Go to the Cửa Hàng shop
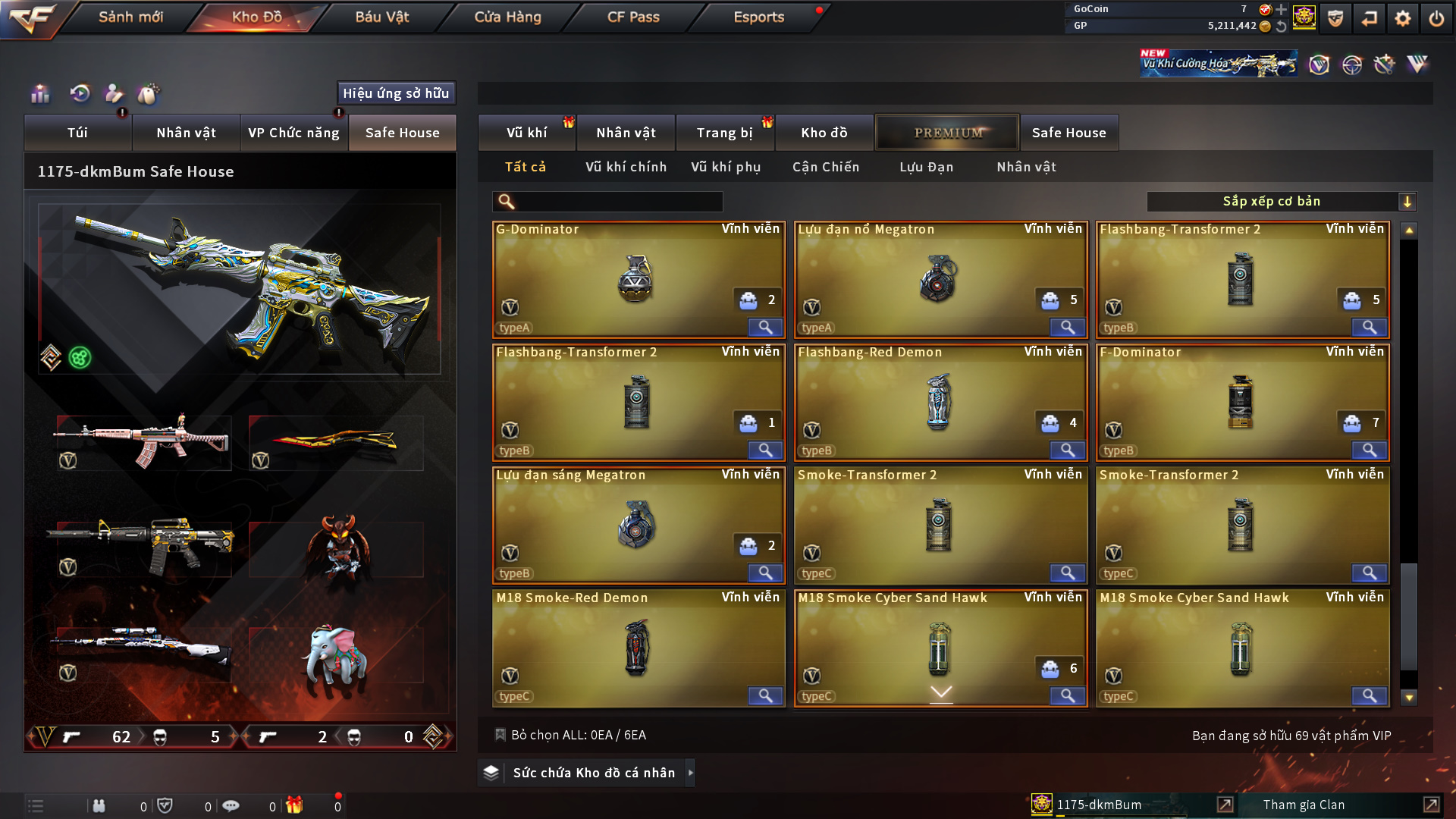1456x819 pixels. [x=507, y=17]
